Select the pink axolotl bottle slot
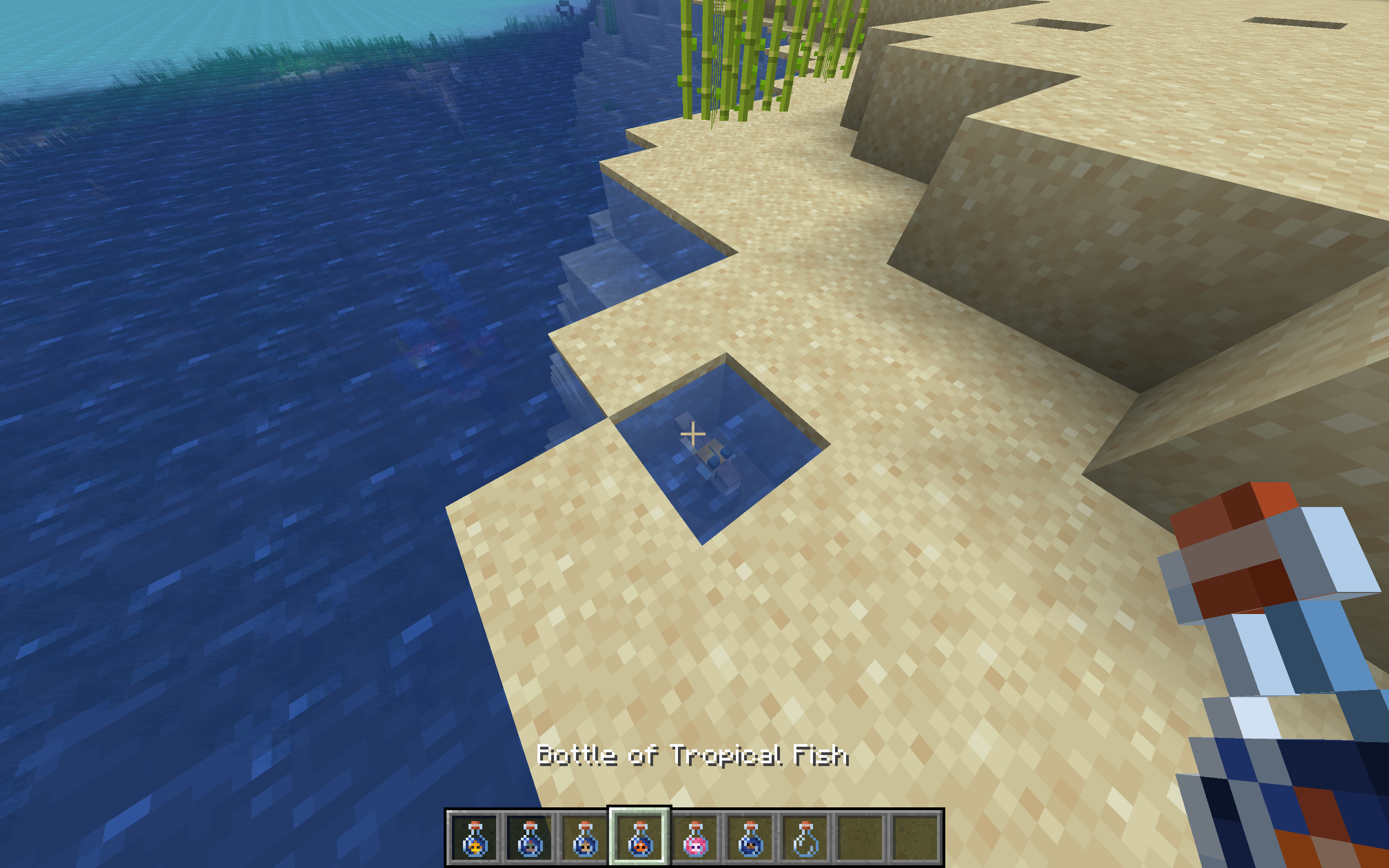Image resolution: width=1389 pixels, height=868 pixels. [x=695, y=838]
